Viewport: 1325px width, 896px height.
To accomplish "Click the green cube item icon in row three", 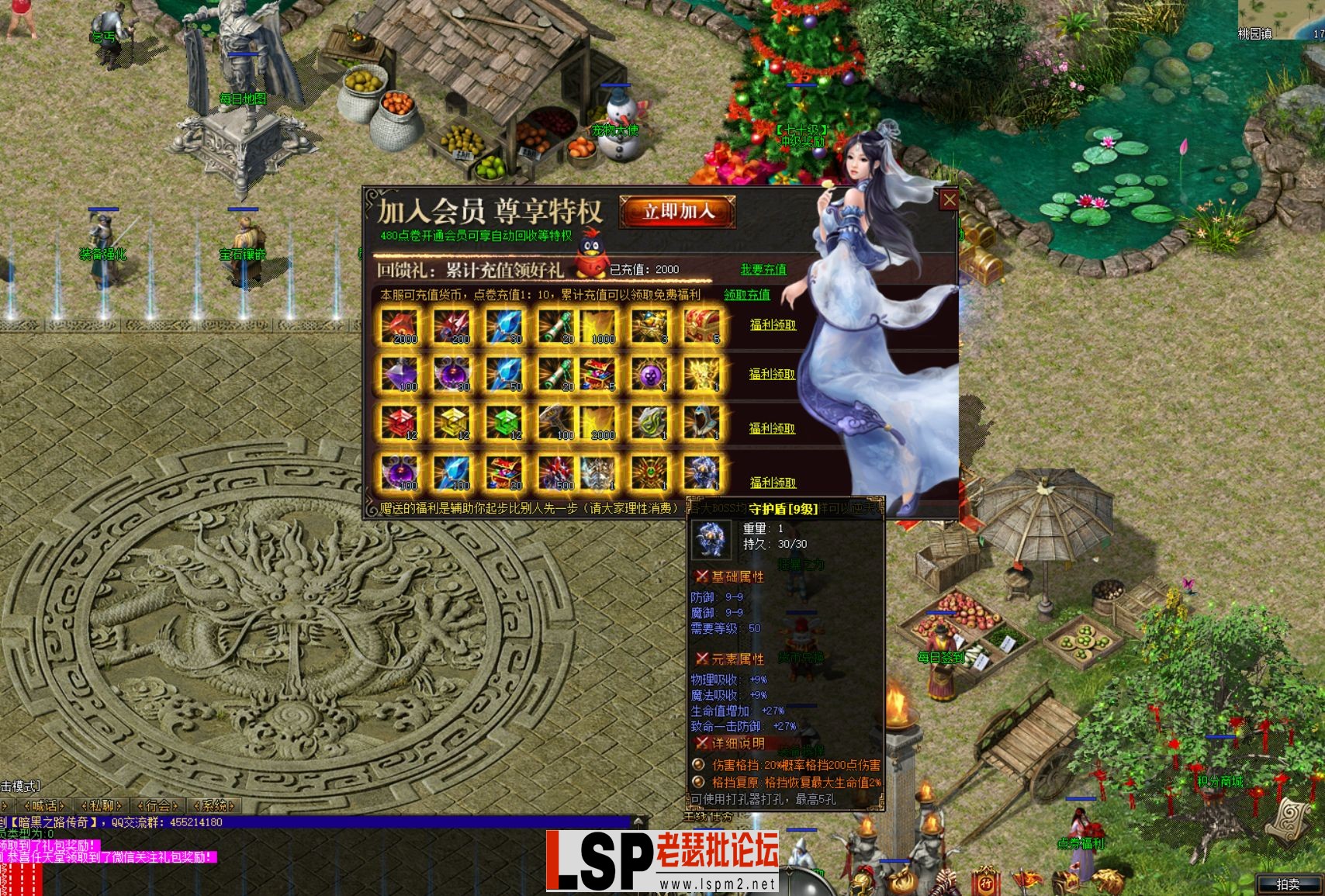I will click(507, 424).
